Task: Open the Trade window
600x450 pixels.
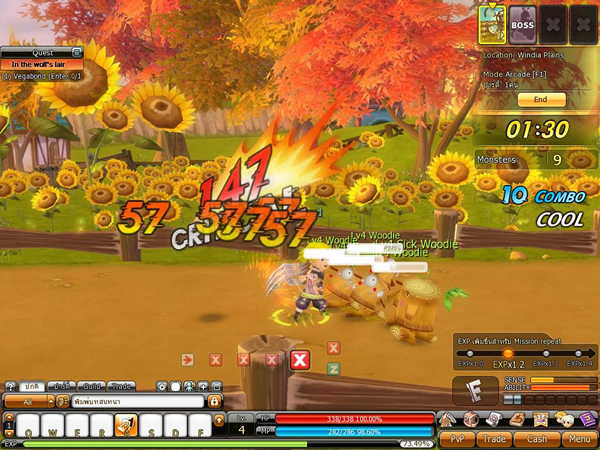Action: click(496, 438)
